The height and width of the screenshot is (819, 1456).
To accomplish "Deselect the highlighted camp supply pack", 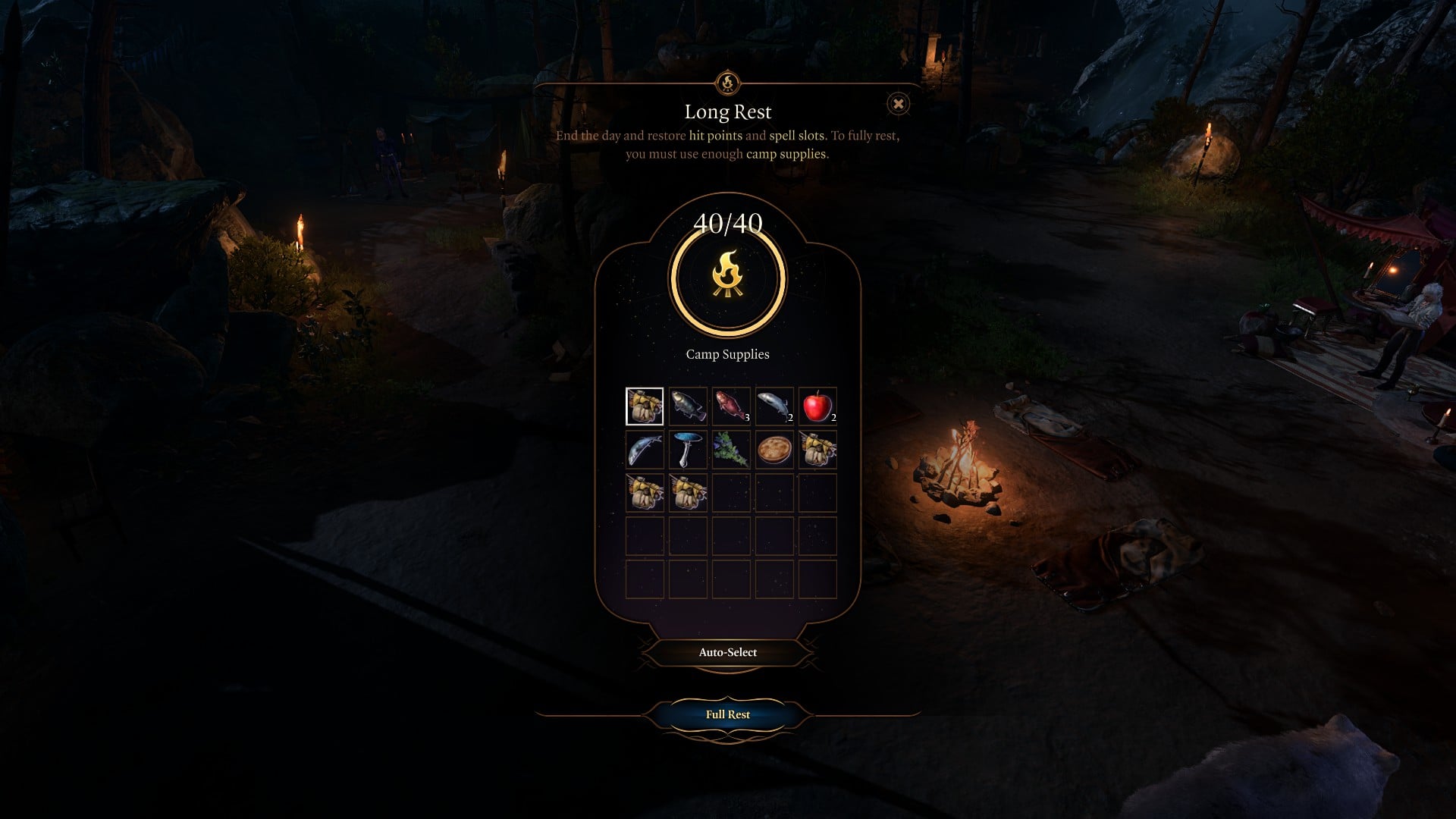I will (645, 406).
